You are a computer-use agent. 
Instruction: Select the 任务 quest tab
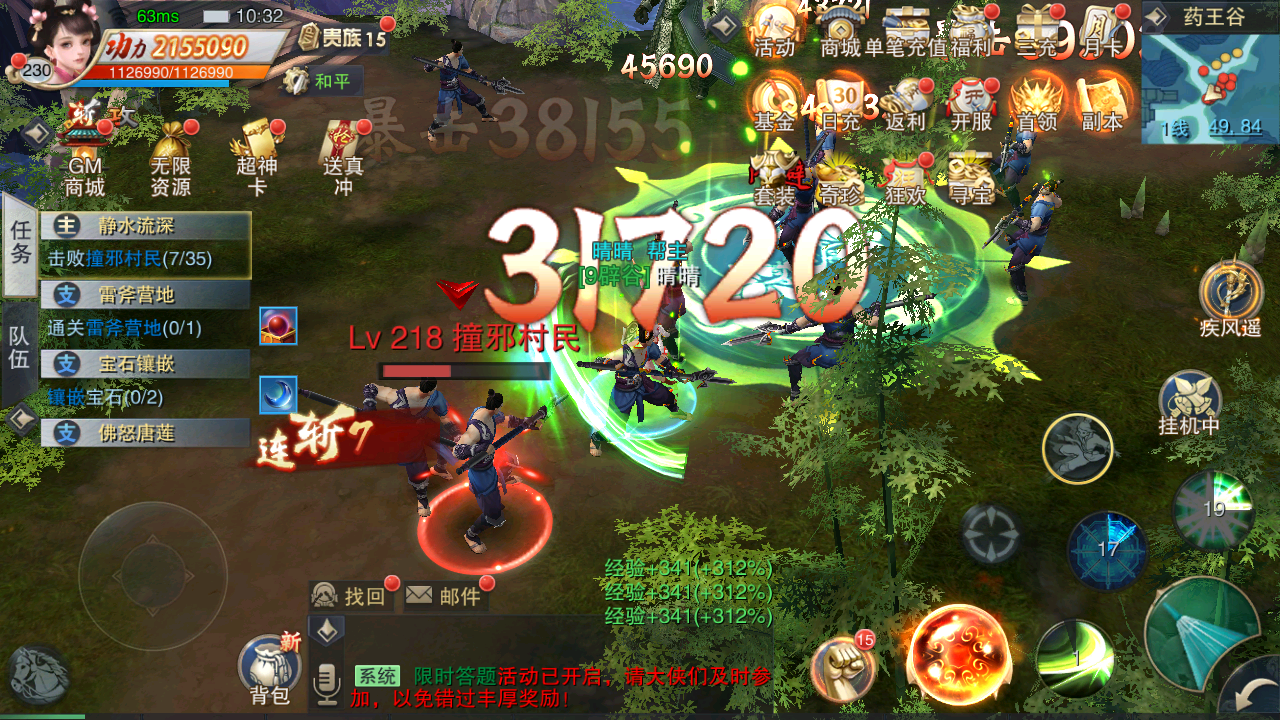20,243
